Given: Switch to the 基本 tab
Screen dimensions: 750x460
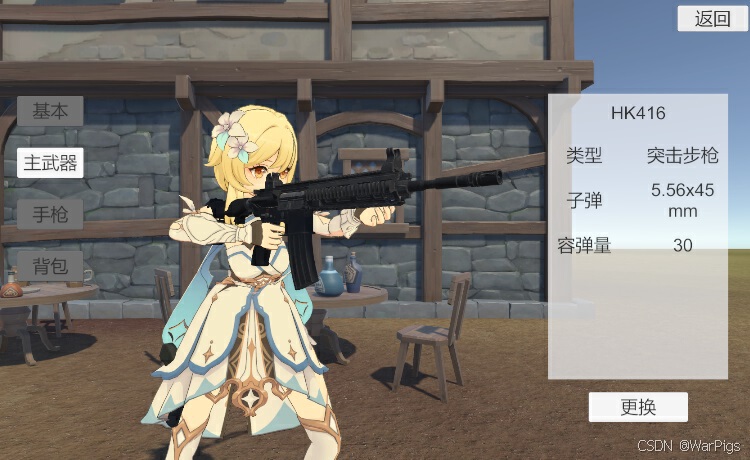Looking at the screenshot, I should click(x=50, y=111).
